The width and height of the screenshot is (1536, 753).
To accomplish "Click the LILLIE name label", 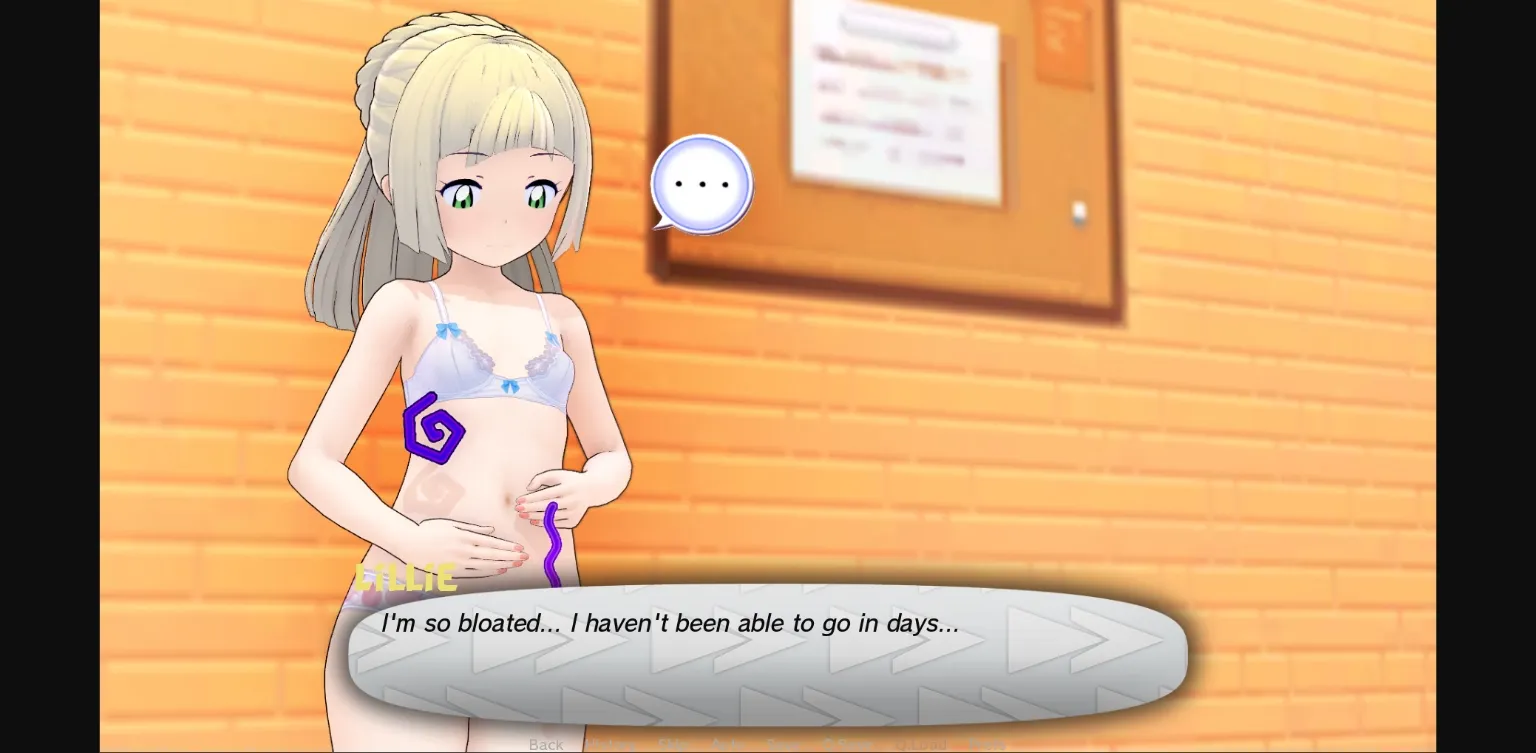I will [x=406, y=577].
